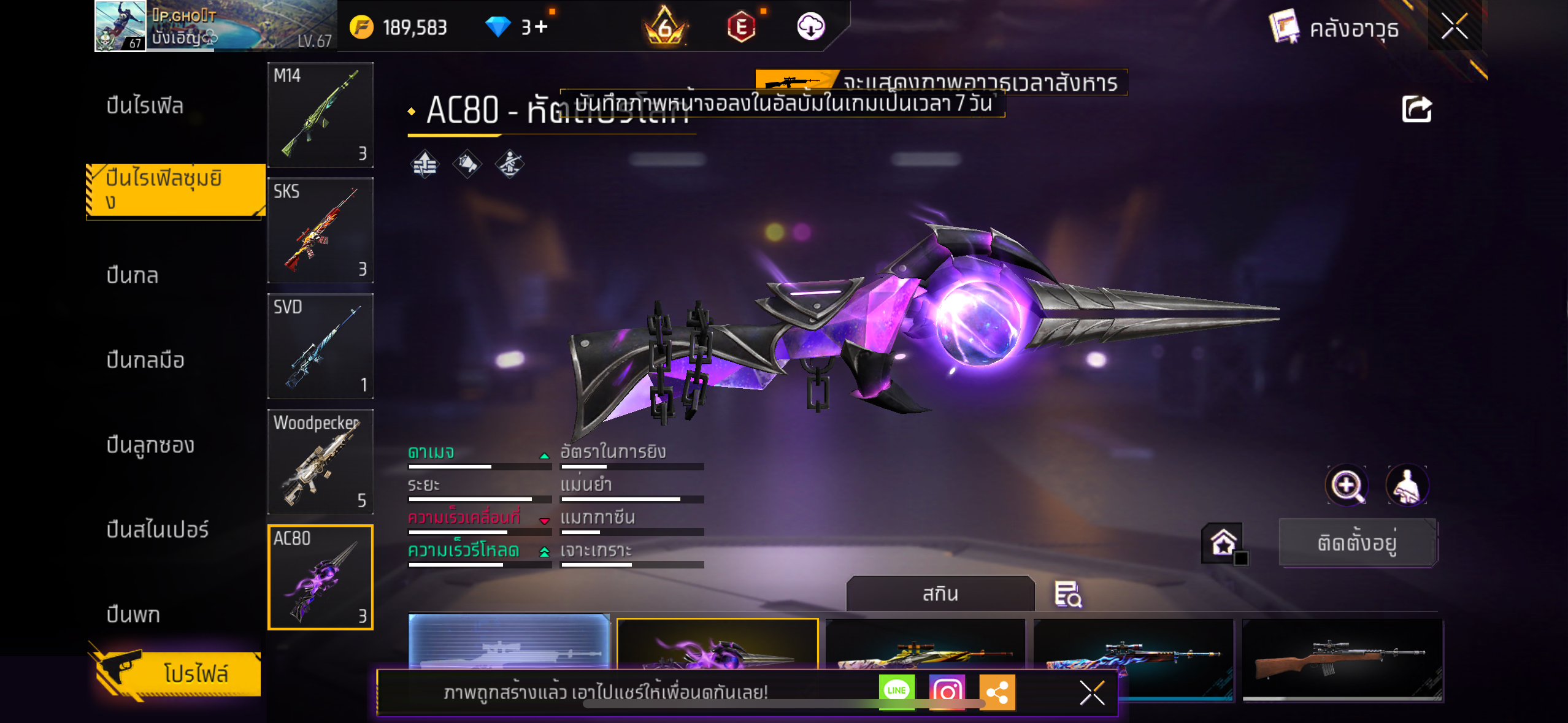Screen dimensions: 1568x723
Task: Open the ปืนกลมือ category
Action: click(145, 360)
